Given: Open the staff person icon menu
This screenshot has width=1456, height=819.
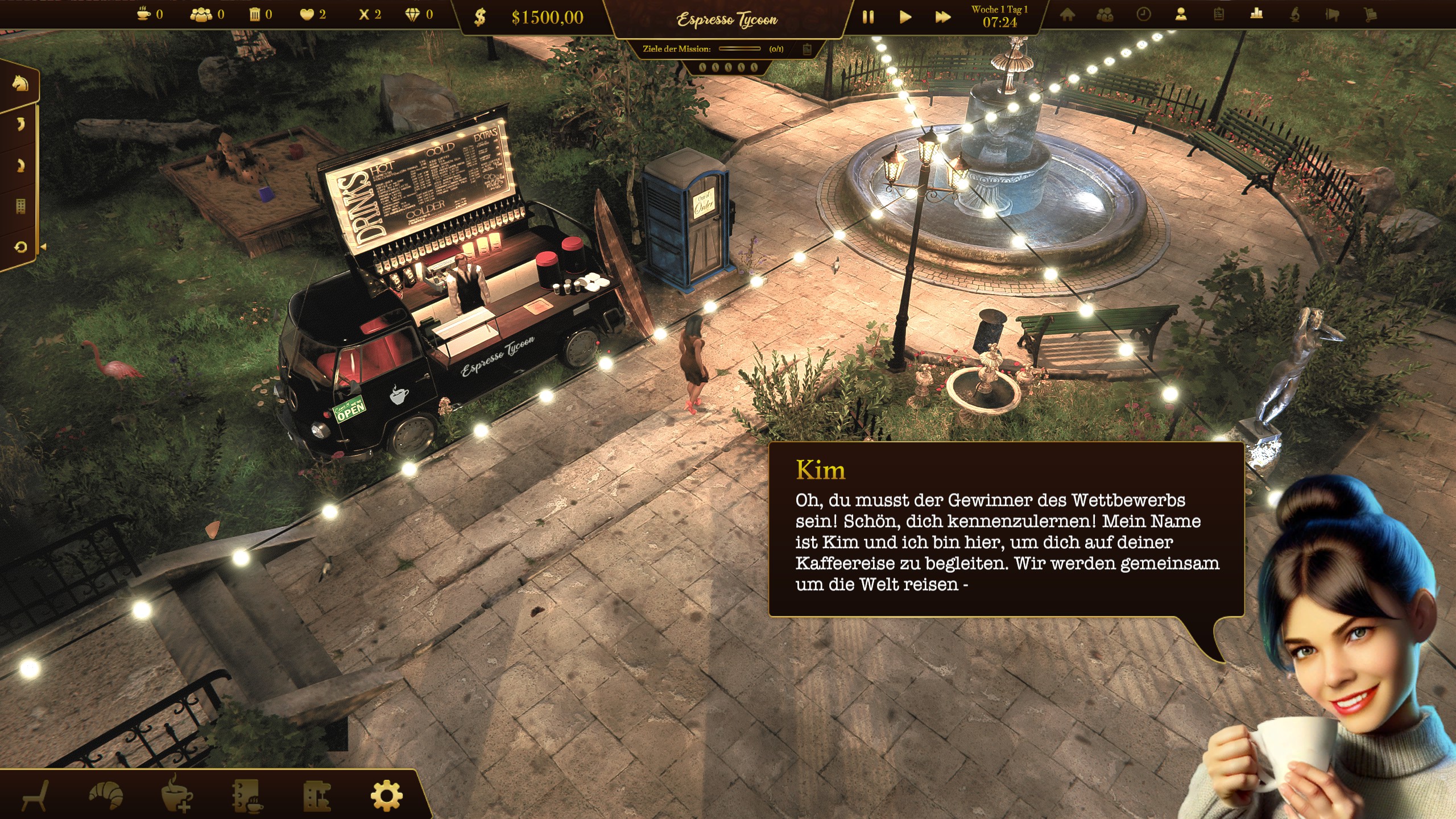Looking at the screenshot, I should pyautogui.click(x=1181, y=15).
